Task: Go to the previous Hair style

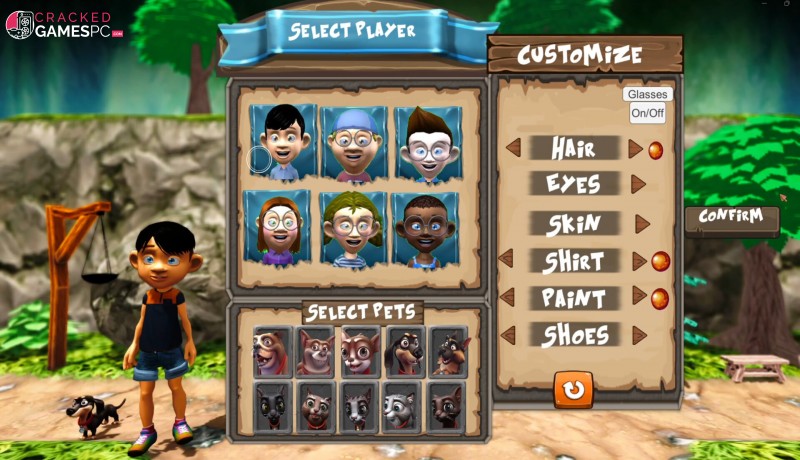Action: tap(513, 148)
